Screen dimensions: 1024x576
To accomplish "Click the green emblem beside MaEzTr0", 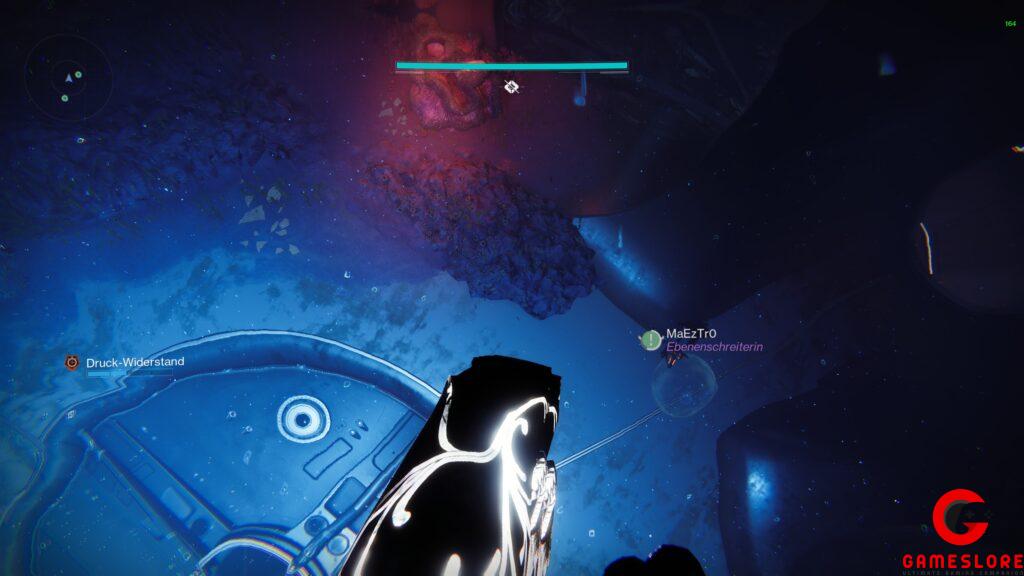I will coord(652,340).
